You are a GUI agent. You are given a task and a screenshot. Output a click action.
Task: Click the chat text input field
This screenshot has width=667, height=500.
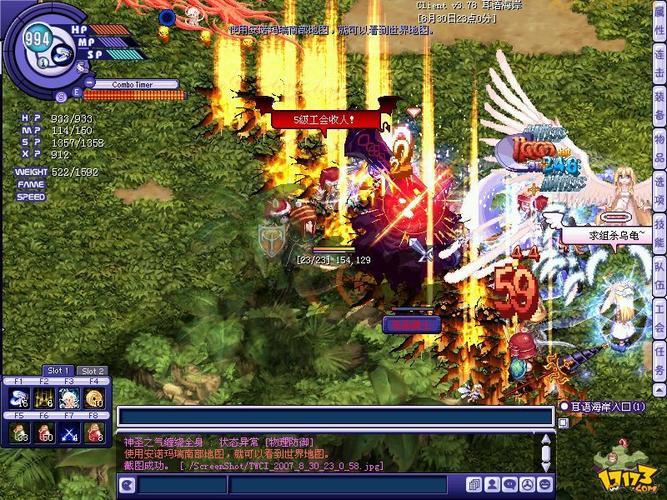pyautogui.click(x=335, y=417)
